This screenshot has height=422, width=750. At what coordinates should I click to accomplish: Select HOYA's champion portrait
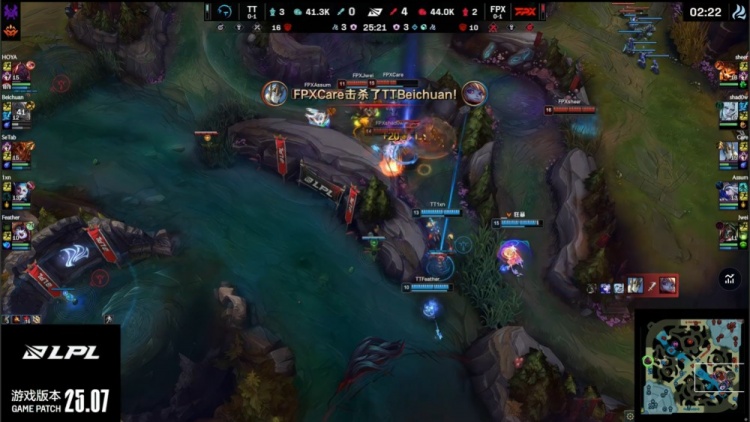point(23,71)
